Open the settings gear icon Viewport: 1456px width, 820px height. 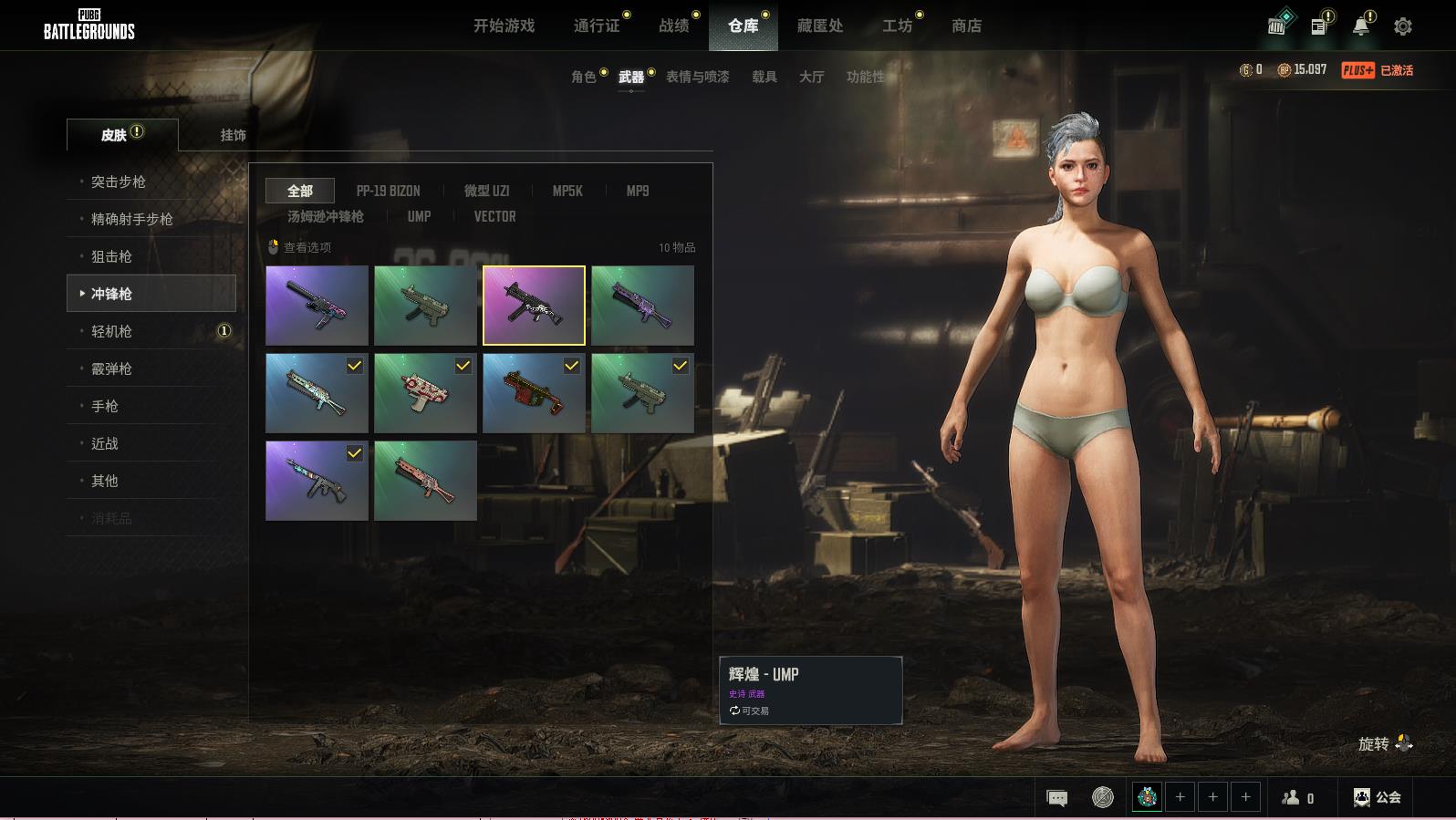(x=1403, y=26)
